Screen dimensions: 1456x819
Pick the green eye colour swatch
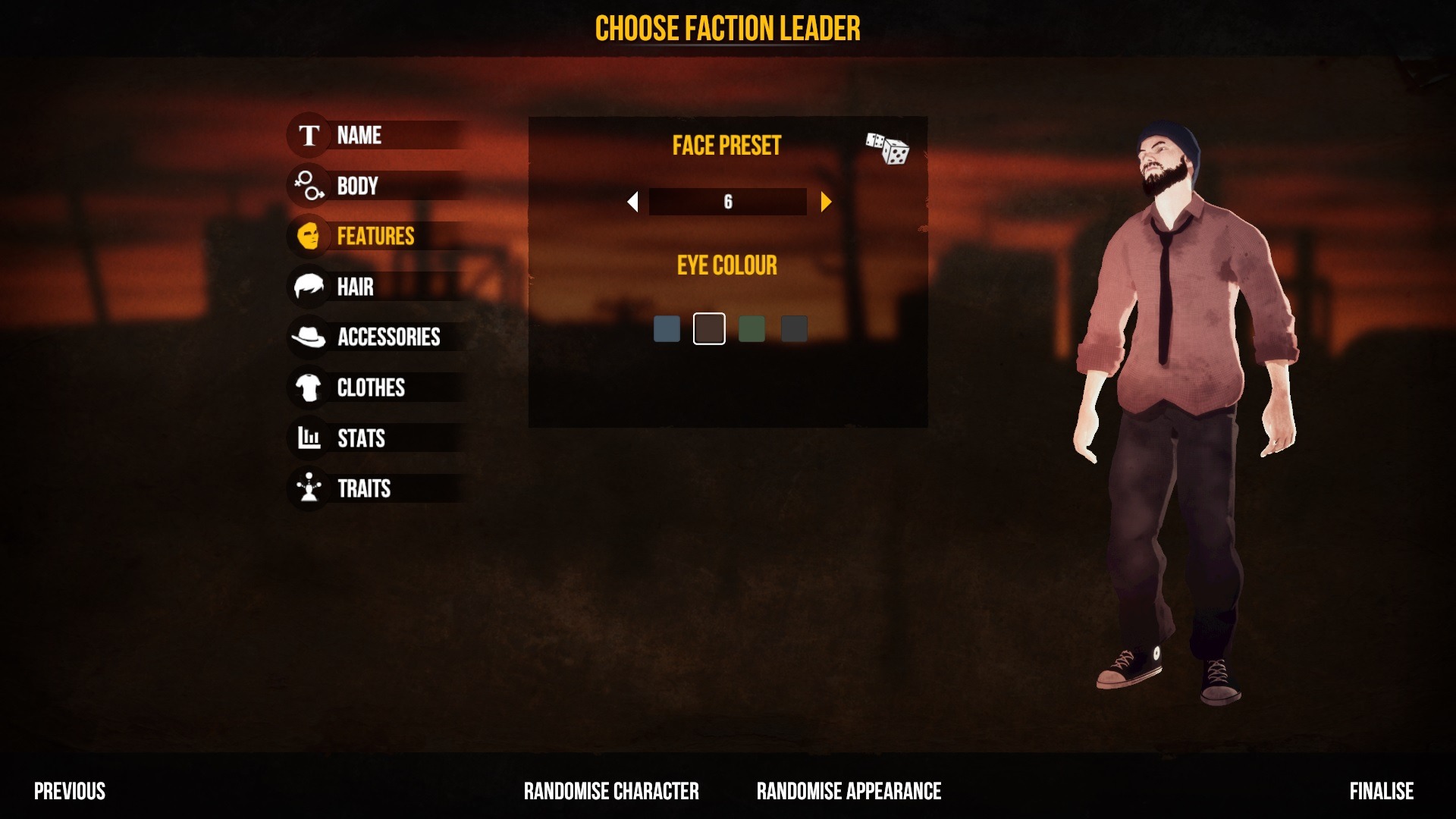coord(752,329)
